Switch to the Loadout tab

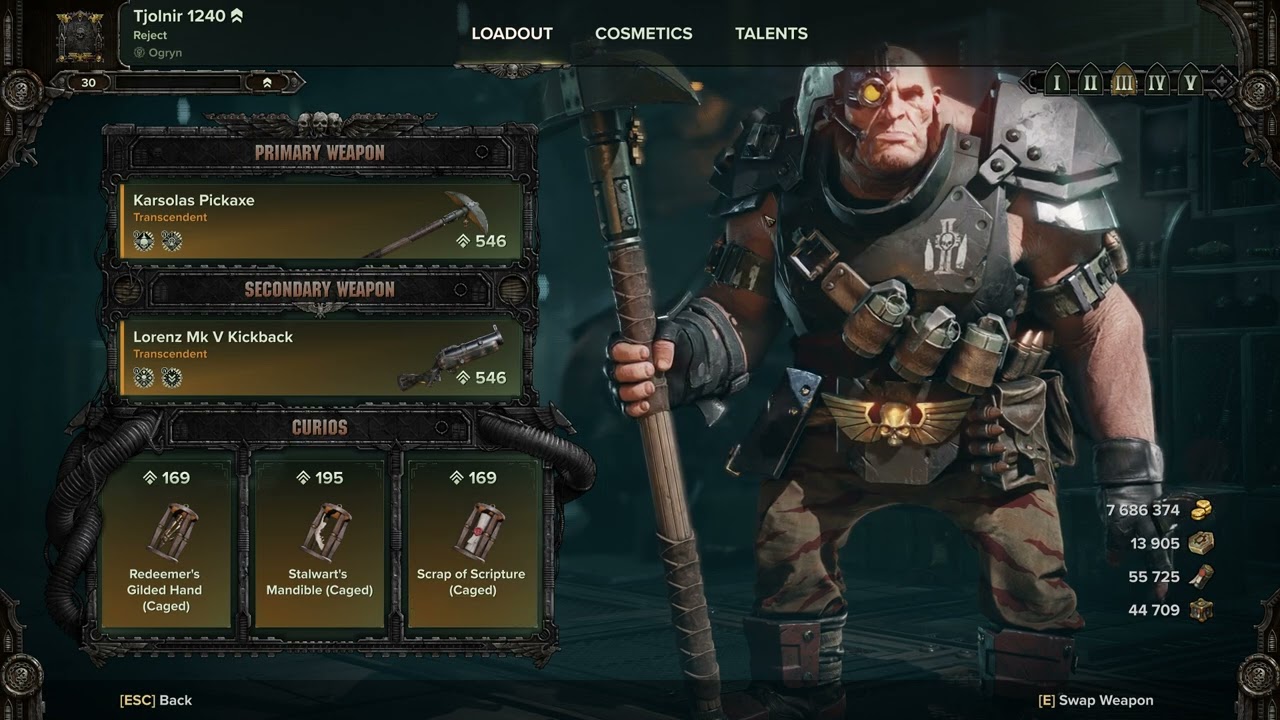point(512,33)
